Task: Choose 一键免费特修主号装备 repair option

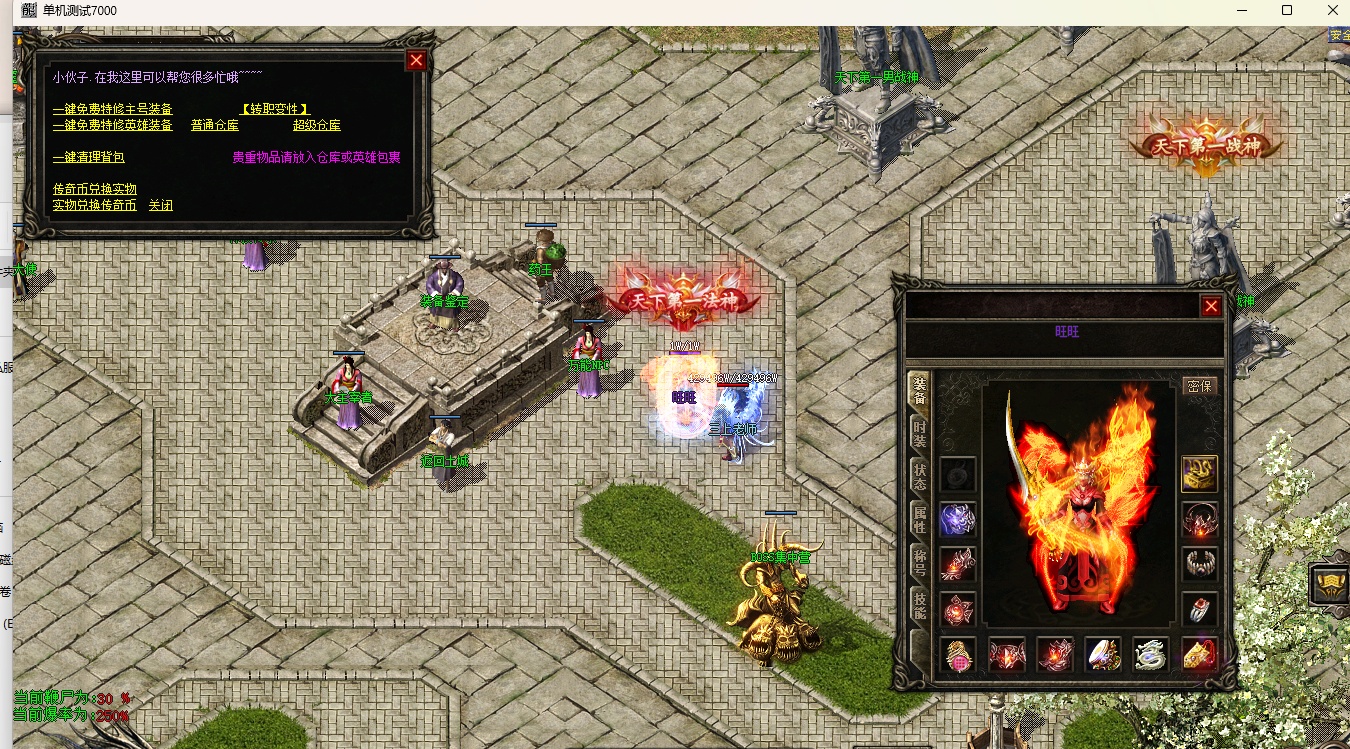Action: click(x=112, y=109)
